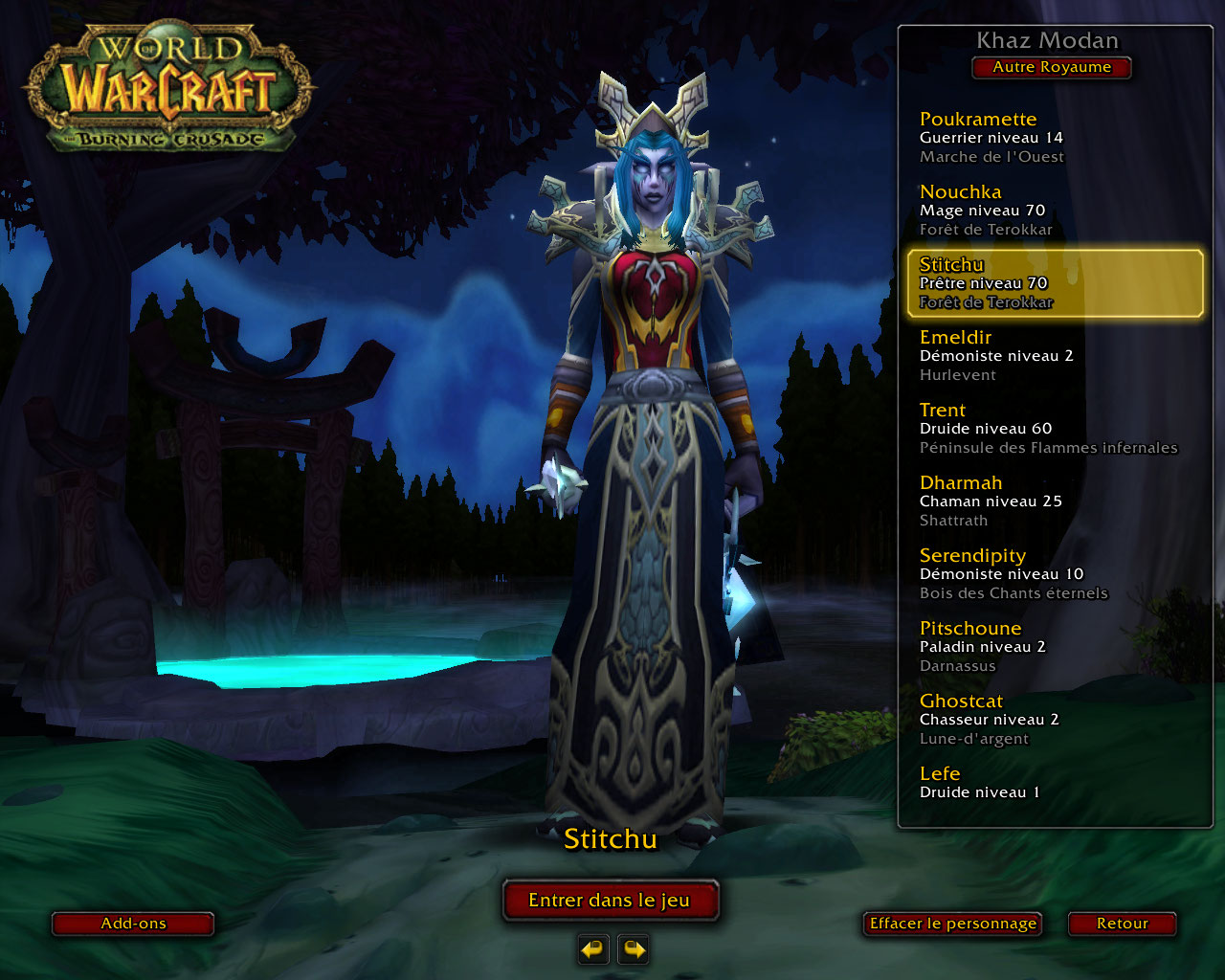1225x980 pixels.
Task: Go back with the Retour button
Action: click(1122, 924)
